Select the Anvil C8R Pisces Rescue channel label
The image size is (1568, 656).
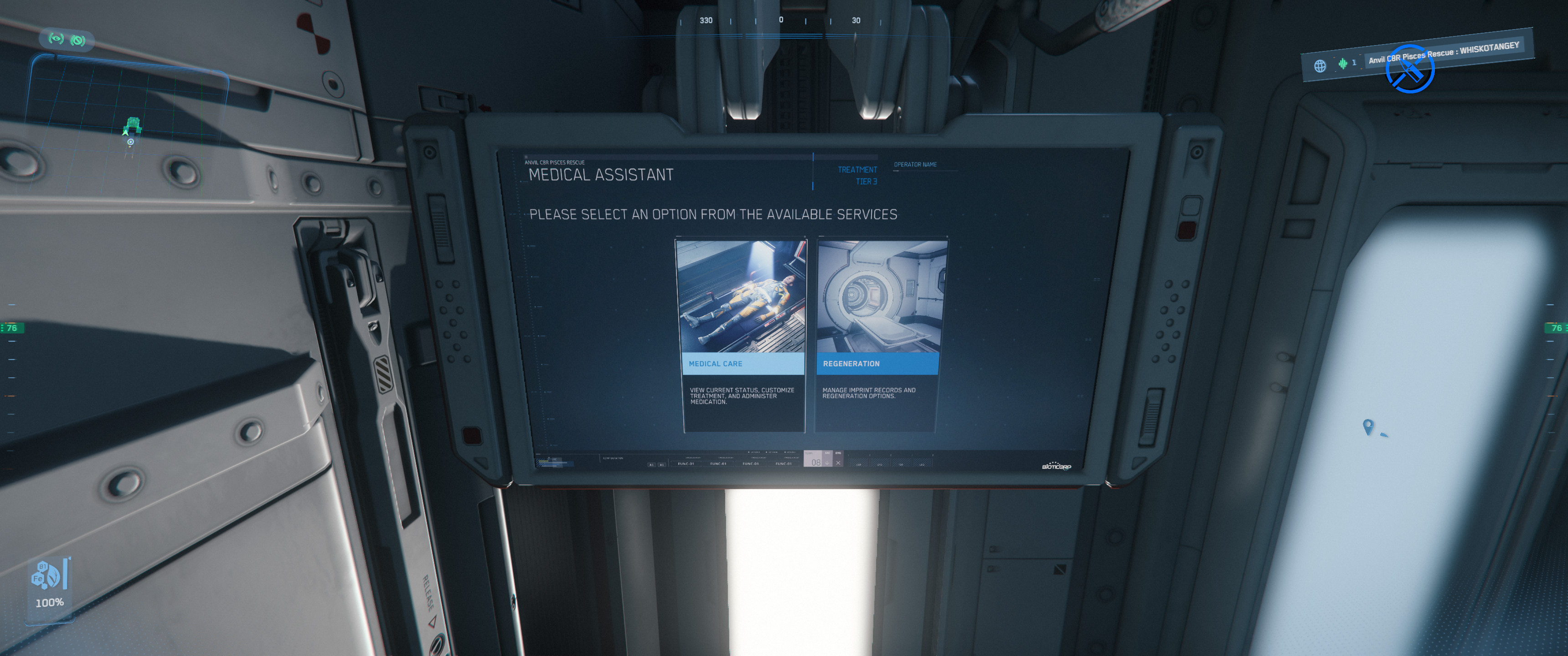coord(1443,52)
